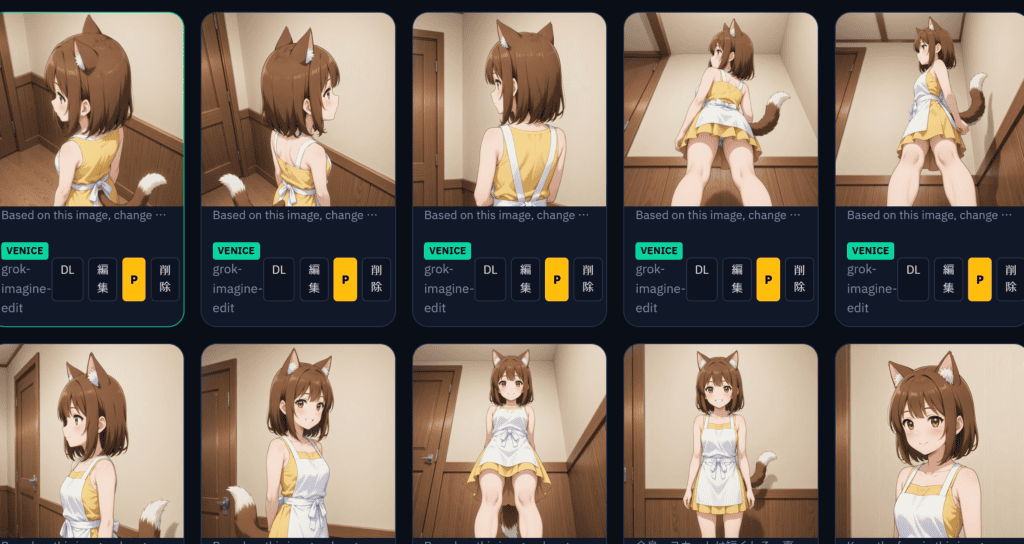Viewport: 1024px width, 544px height.
Task: Open the close-up portrait thumbnail
Action: pos(929,440)
